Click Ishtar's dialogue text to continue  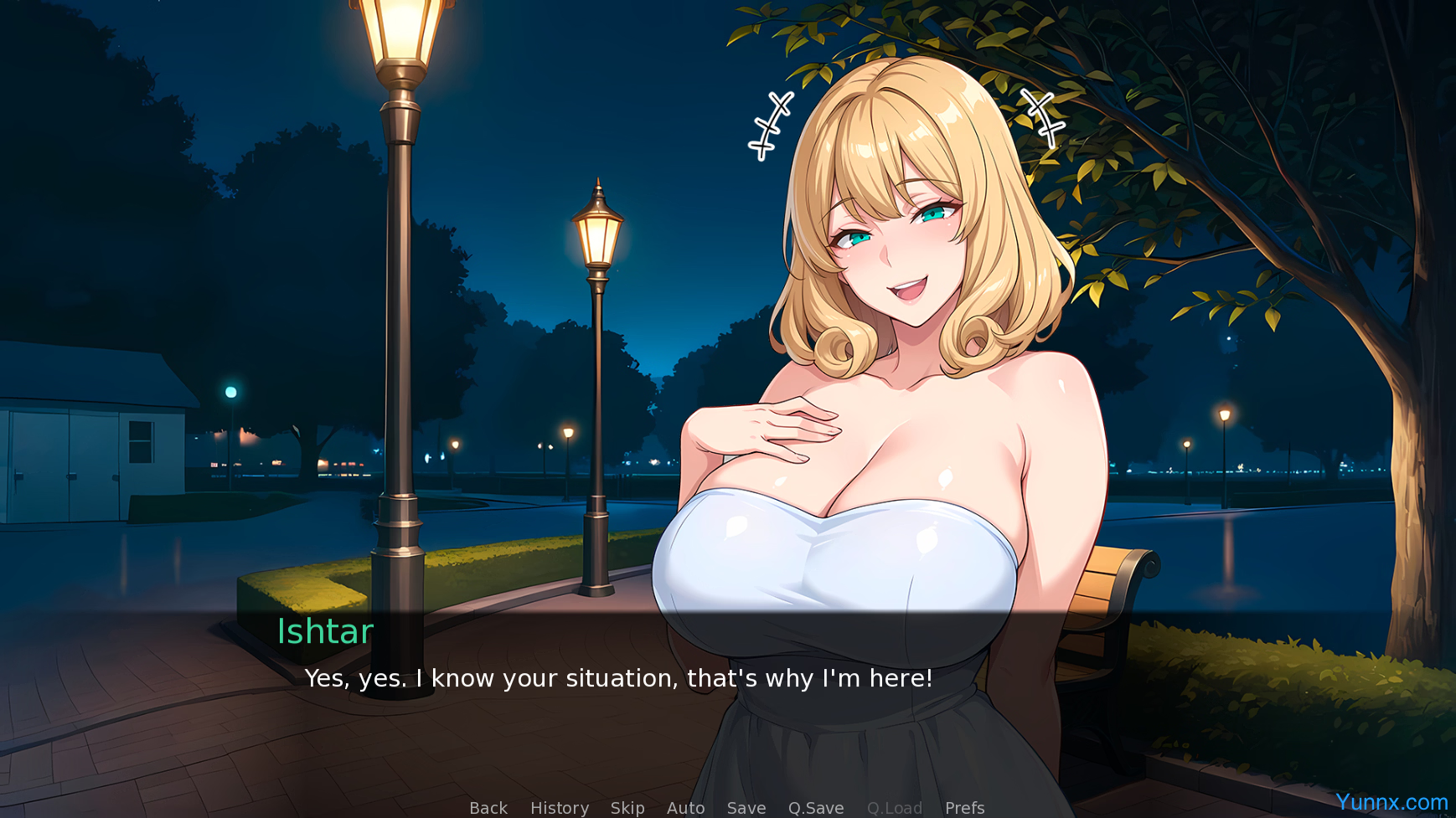point(618,678)
